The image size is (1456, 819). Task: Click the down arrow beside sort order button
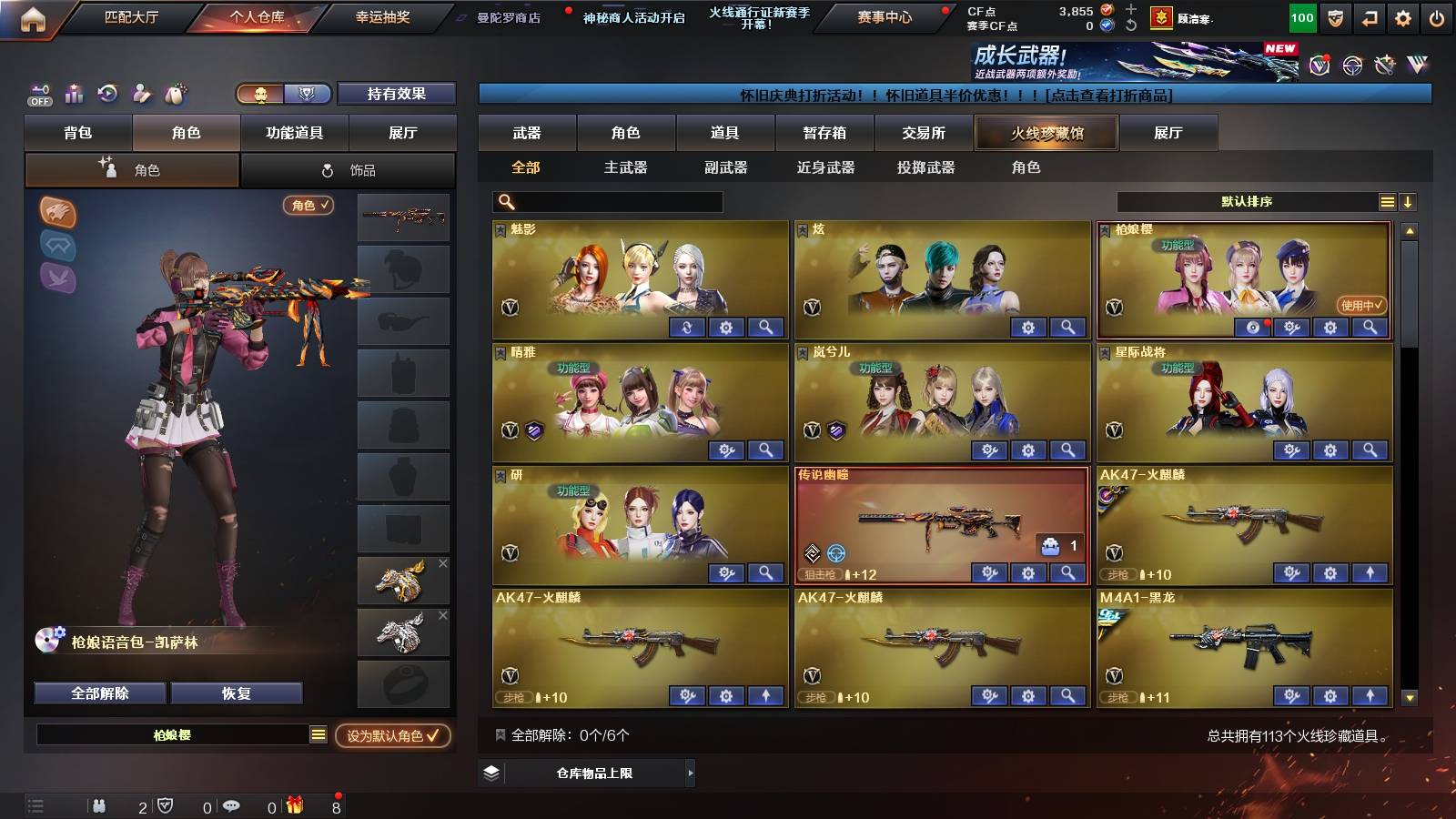(1408, 202)
